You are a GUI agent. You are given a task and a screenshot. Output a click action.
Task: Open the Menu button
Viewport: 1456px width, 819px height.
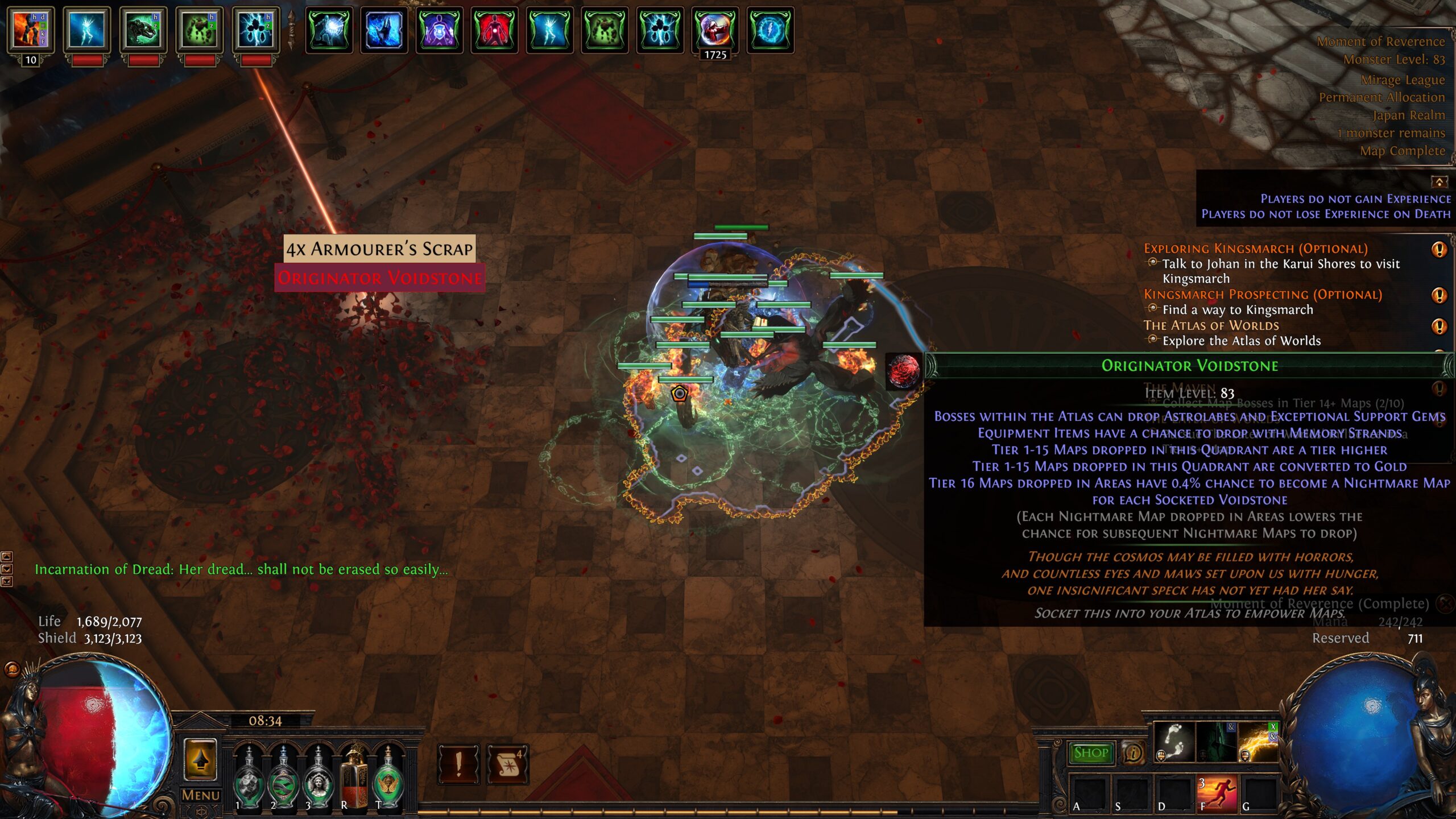(x=200, y=795)
